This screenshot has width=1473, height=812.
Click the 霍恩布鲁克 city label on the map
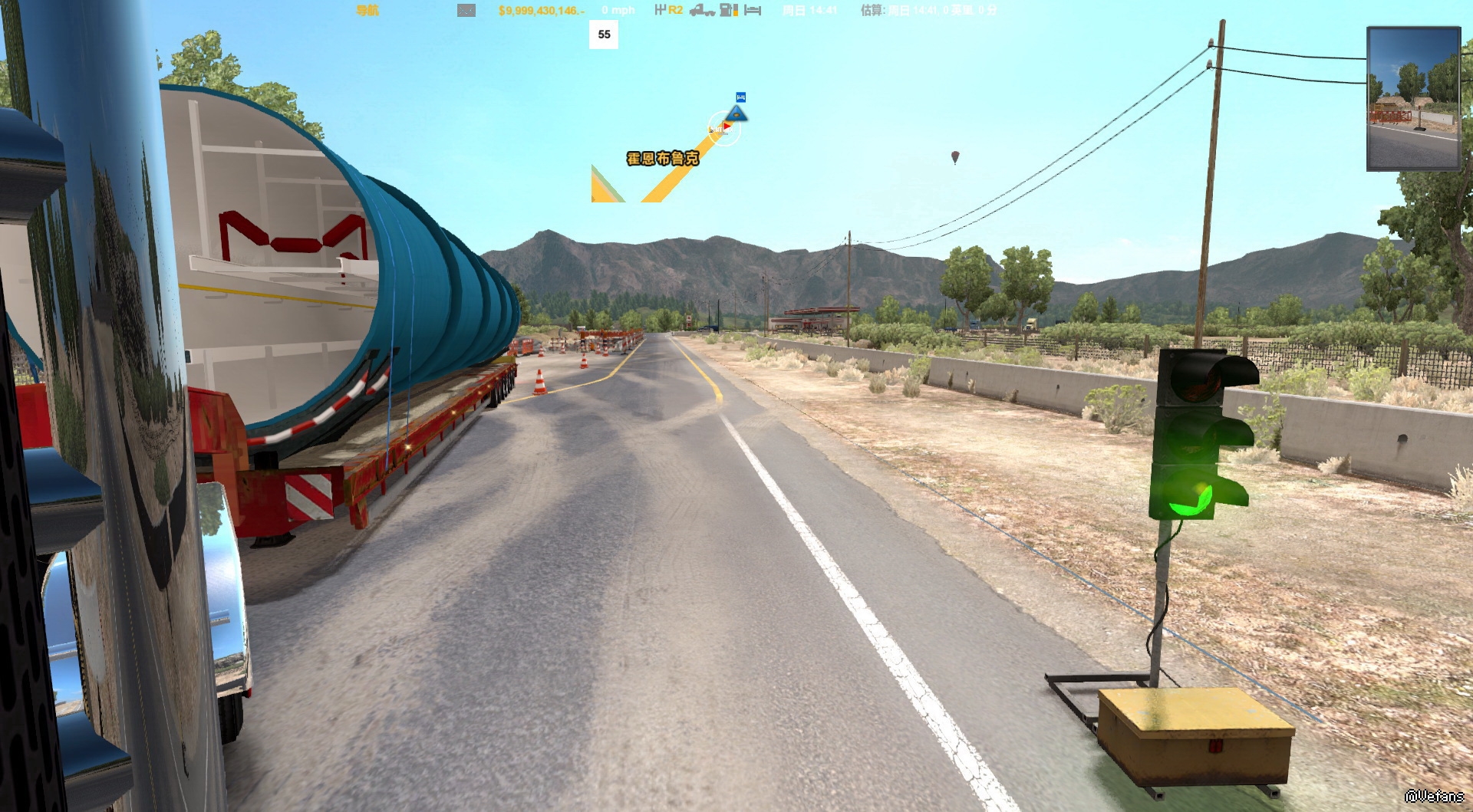coord(663,159)
